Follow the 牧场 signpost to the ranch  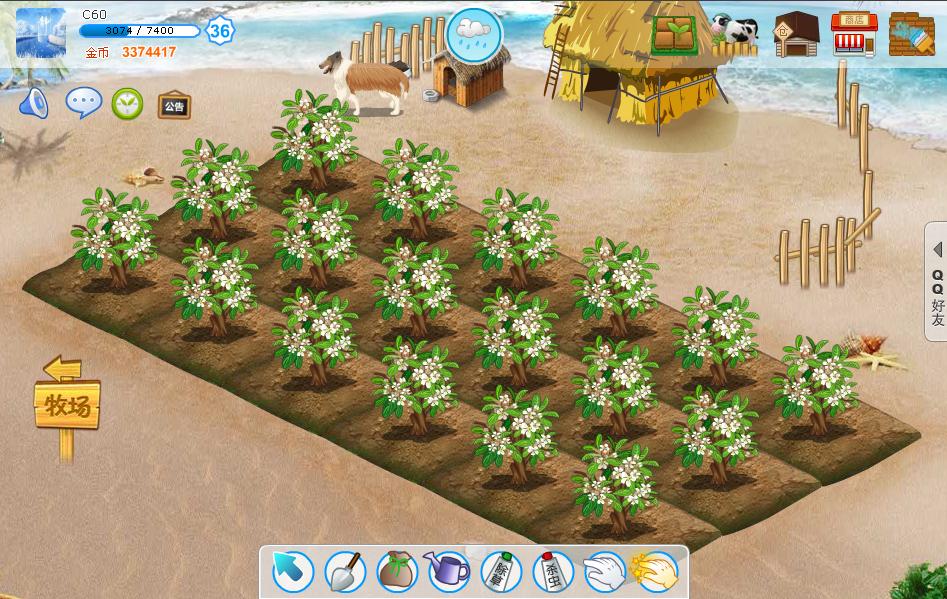[67, 406]
